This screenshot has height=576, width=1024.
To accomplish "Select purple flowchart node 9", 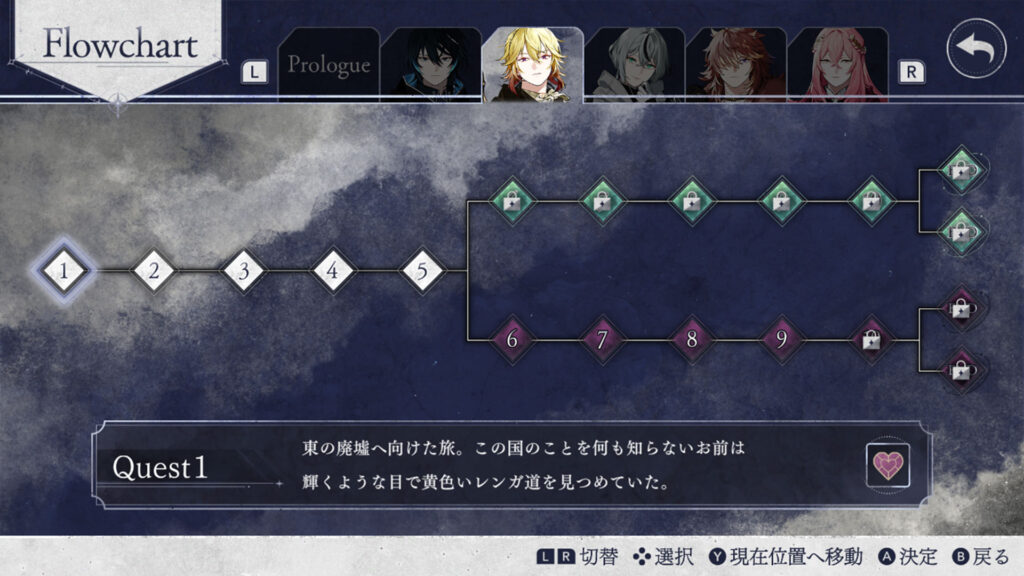I will 781,340.
